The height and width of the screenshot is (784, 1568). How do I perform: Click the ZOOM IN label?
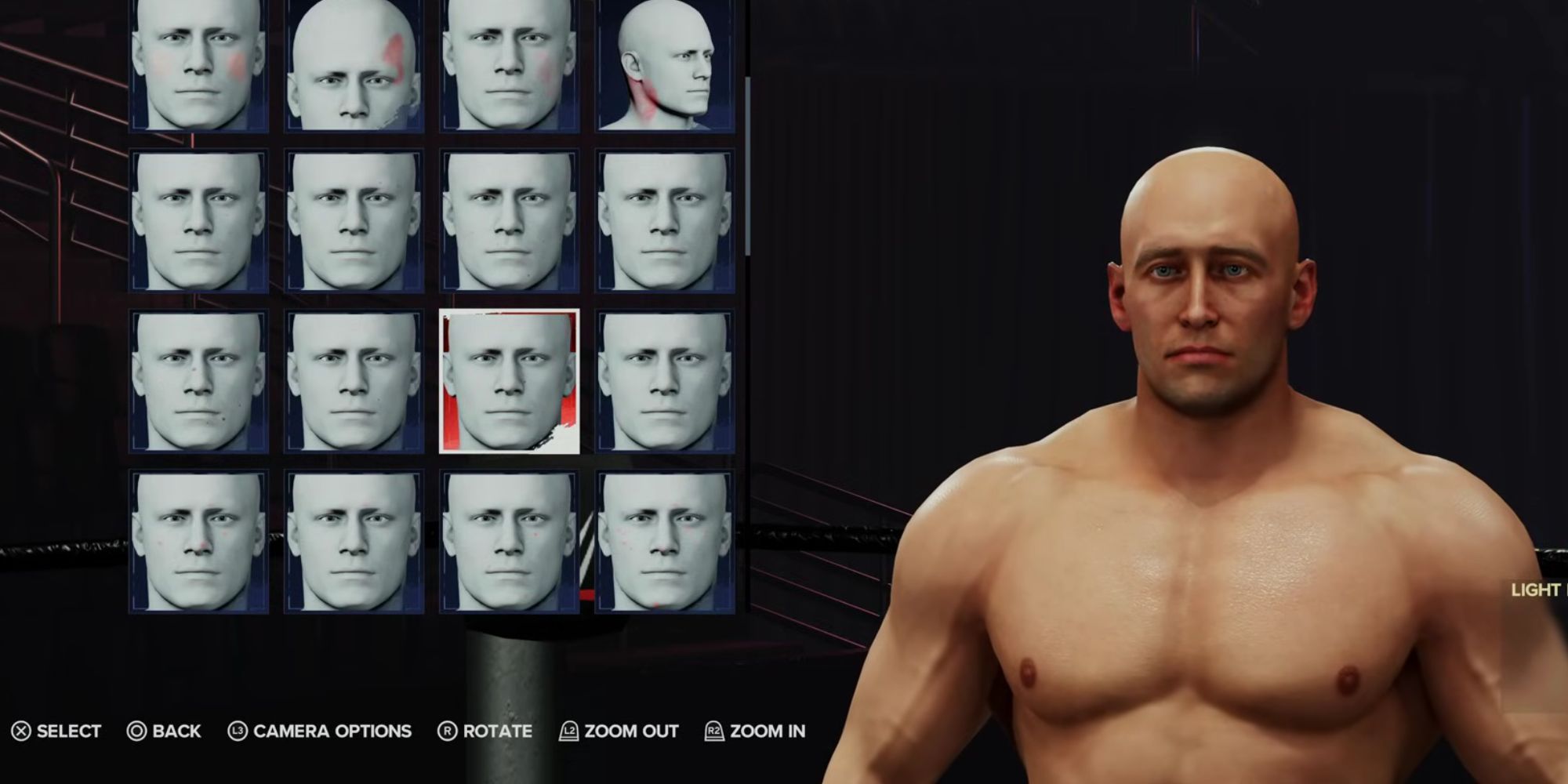tap(767, 731)
